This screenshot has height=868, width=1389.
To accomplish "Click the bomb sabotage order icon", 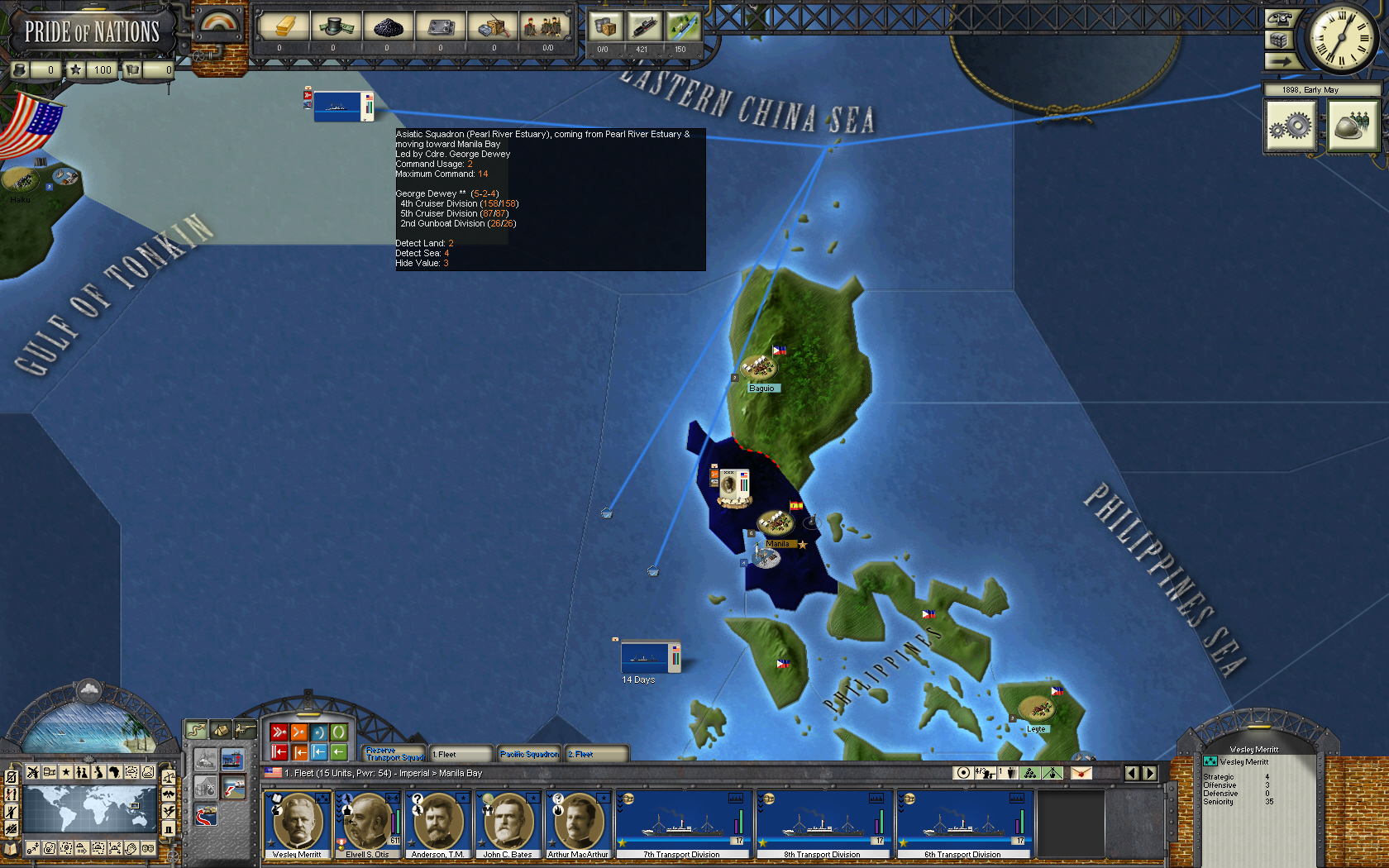I will click(x=205, y=788).
